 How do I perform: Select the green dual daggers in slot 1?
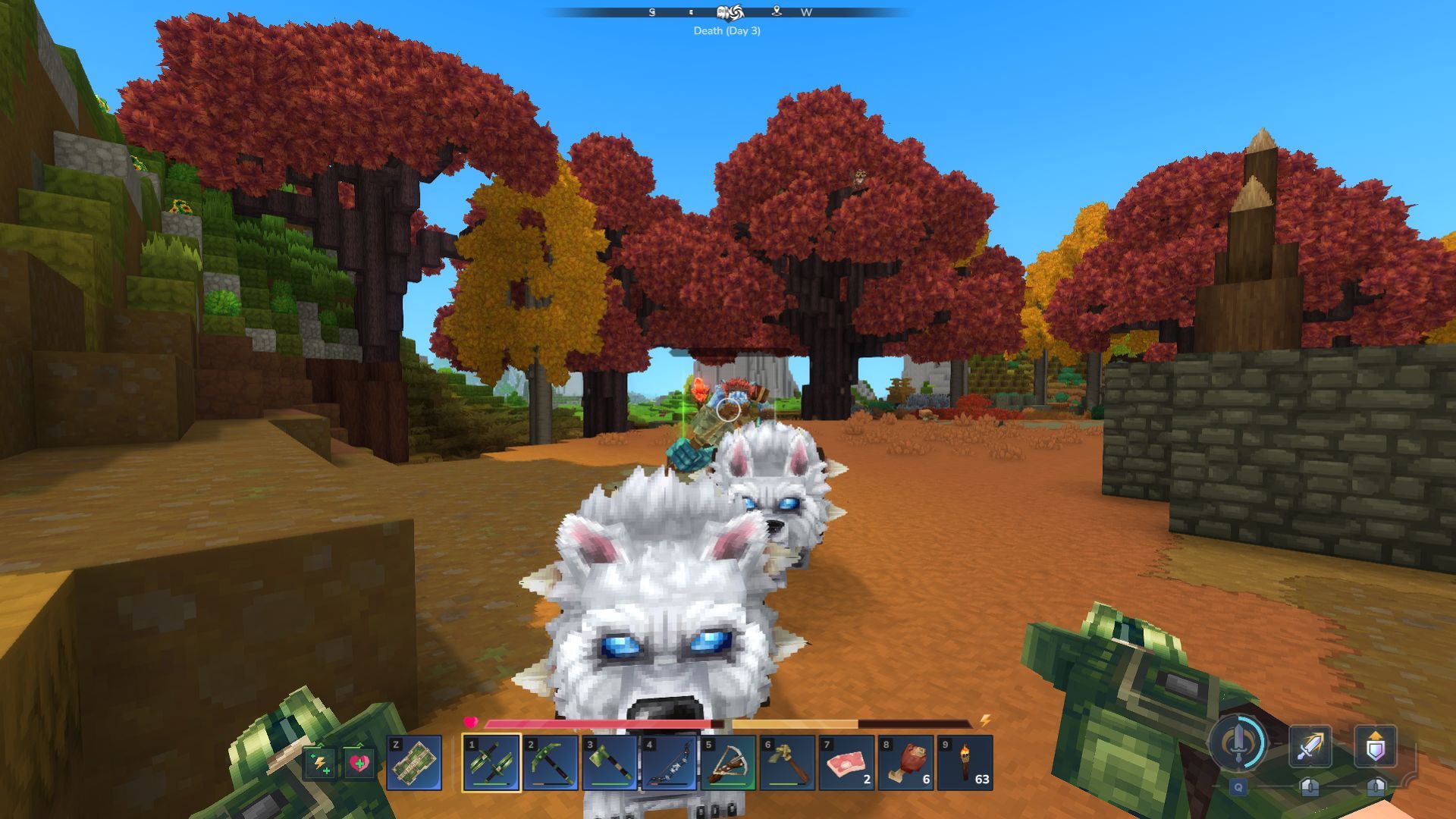[x=491, y=763]
